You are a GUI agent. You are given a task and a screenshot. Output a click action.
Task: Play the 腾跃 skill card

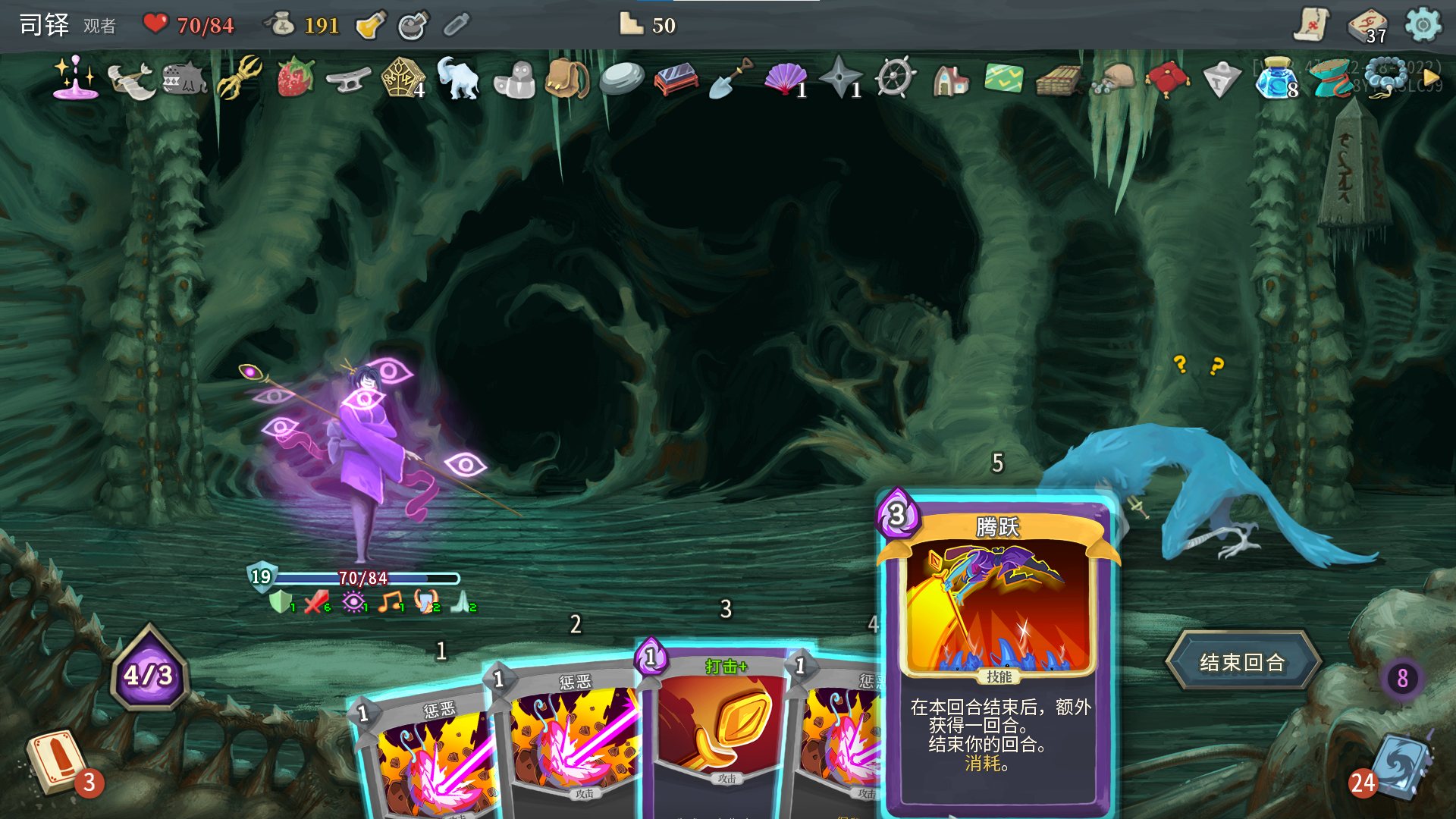(996, 652)
